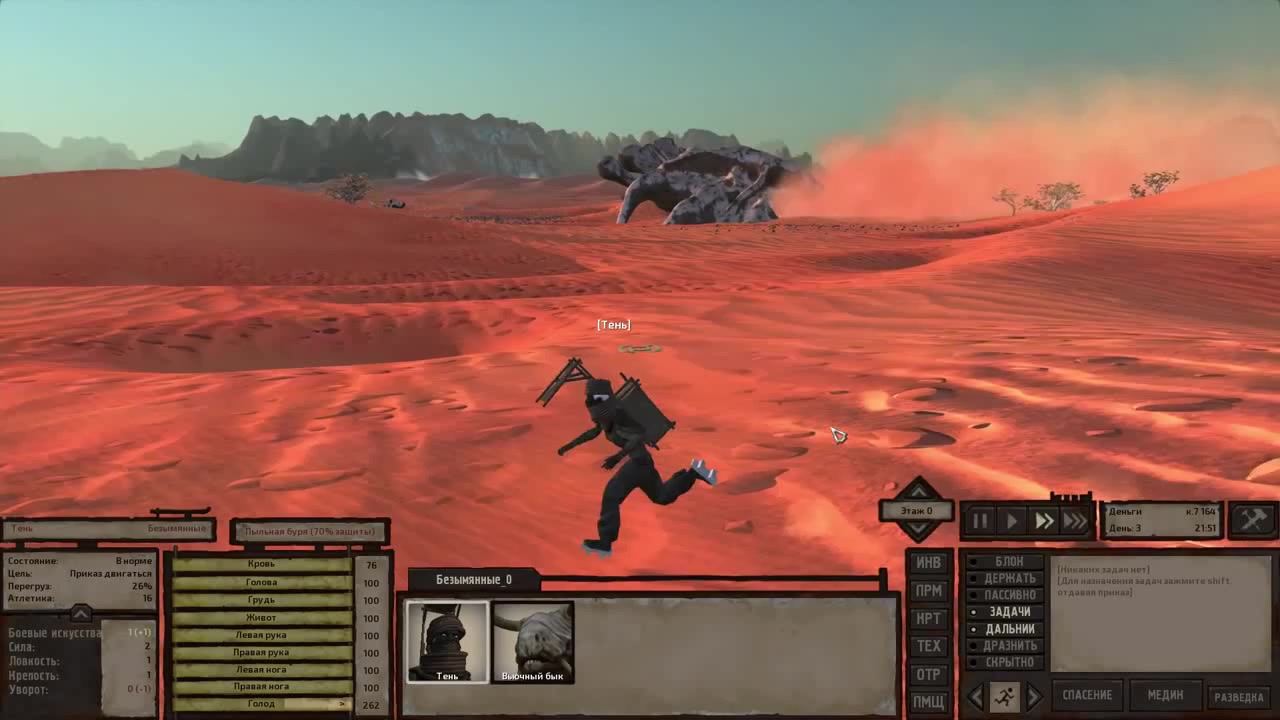Toggle the СКРЫТНО stealth mode
The image size is (1280, 720).
[1008, 662]
